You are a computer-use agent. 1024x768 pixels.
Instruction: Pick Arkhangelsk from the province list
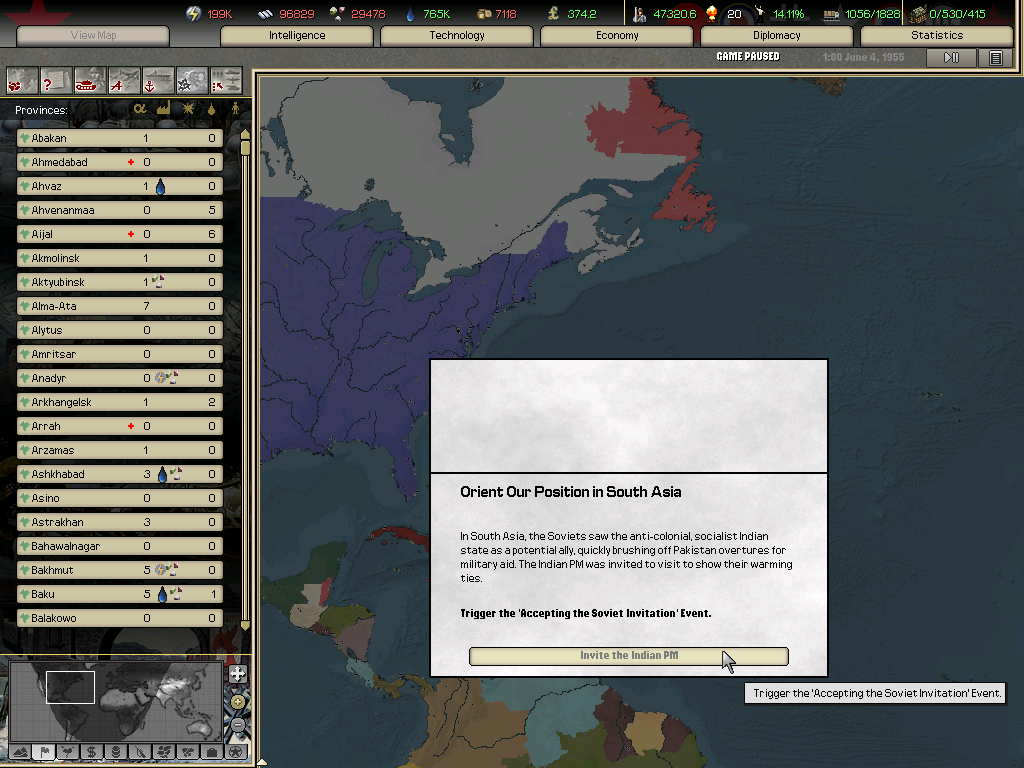[x=120, y=402]
